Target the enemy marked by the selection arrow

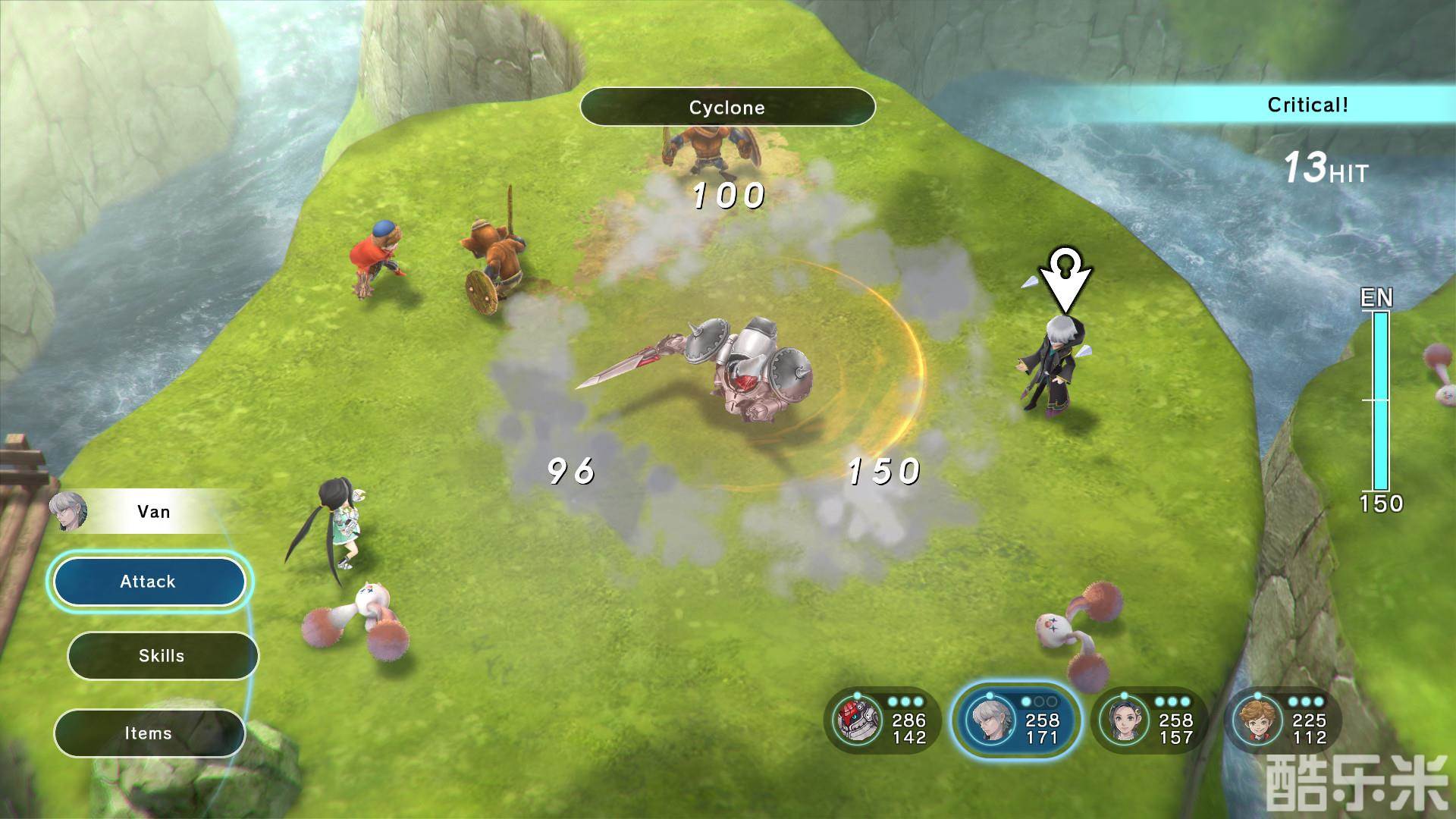point(1058,364)
